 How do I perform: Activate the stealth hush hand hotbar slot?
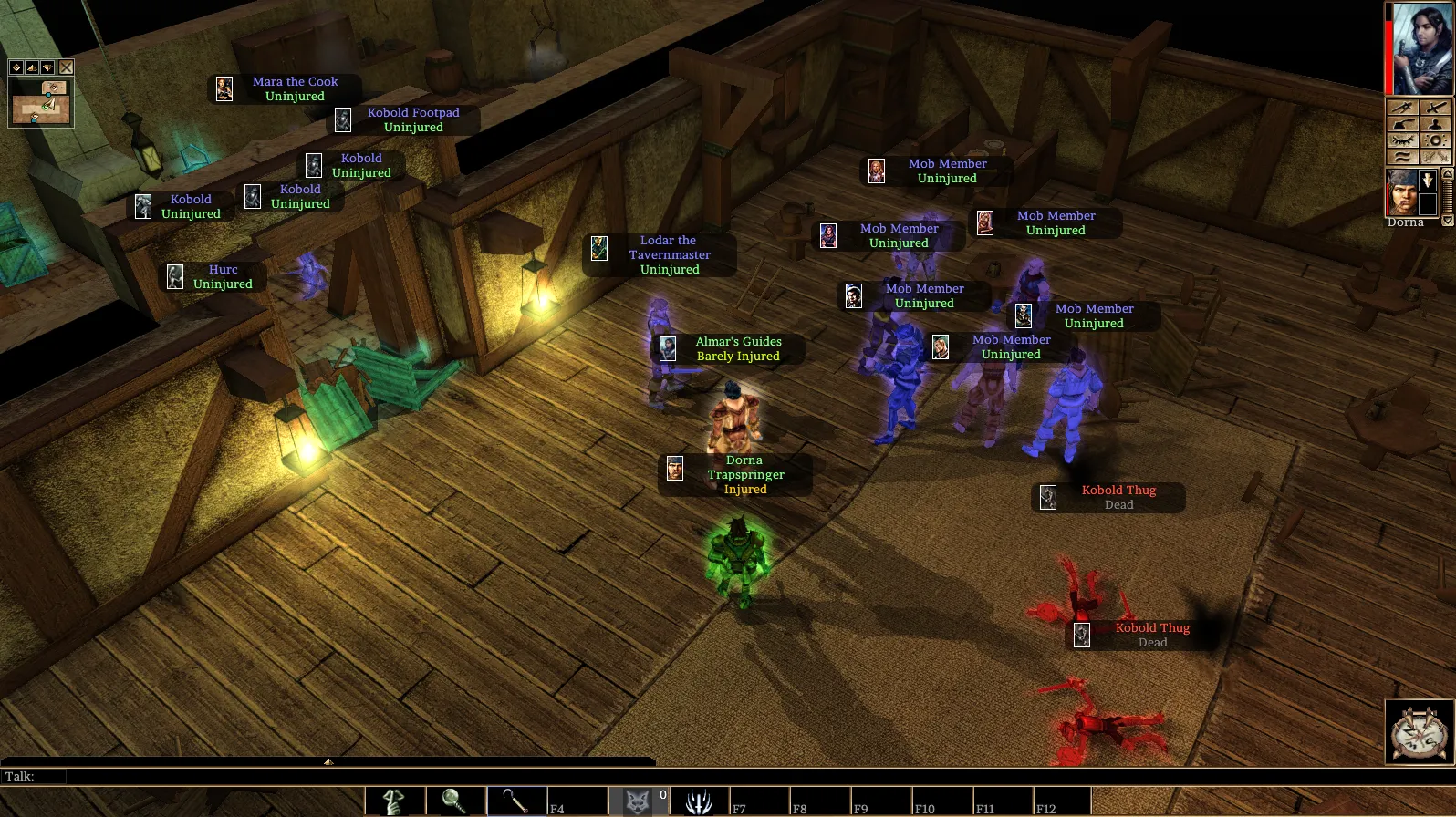[x=395, y=801]
